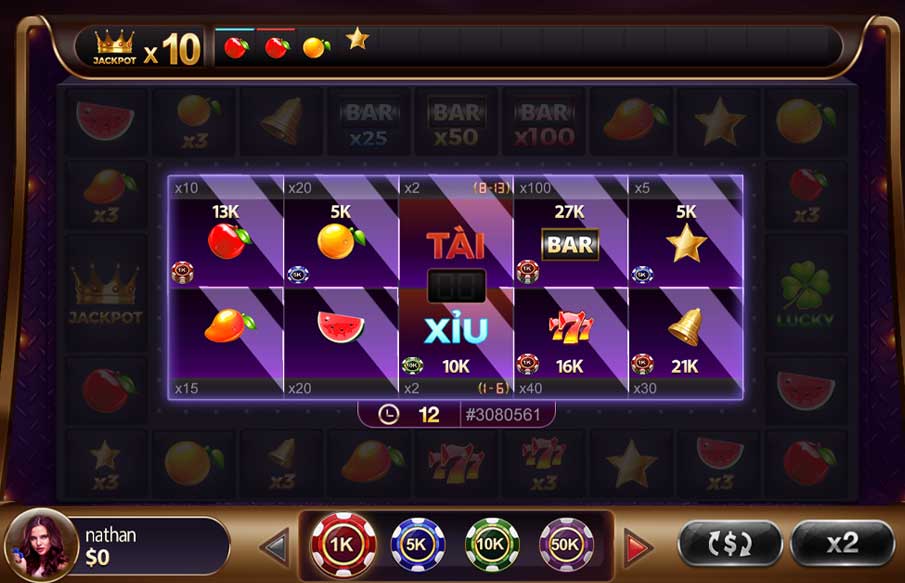Pick the 10K green betting chip
Image resolution: width=905 pixels, height=583 pixels.
492,545
